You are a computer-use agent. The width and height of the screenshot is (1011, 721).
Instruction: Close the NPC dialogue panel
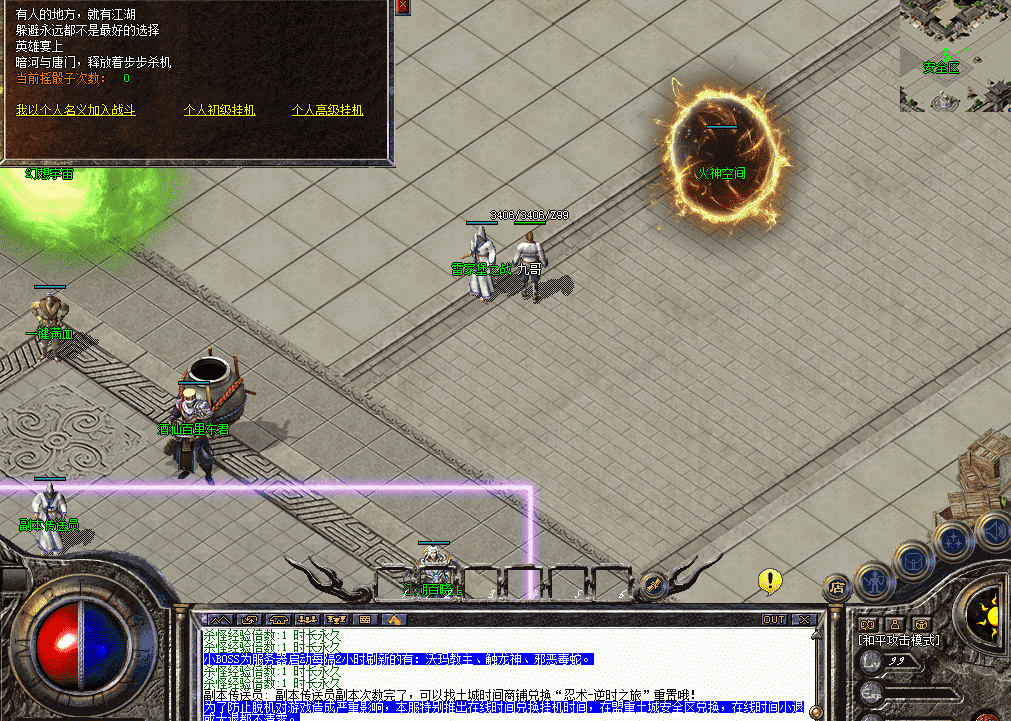tap(402, 7)
